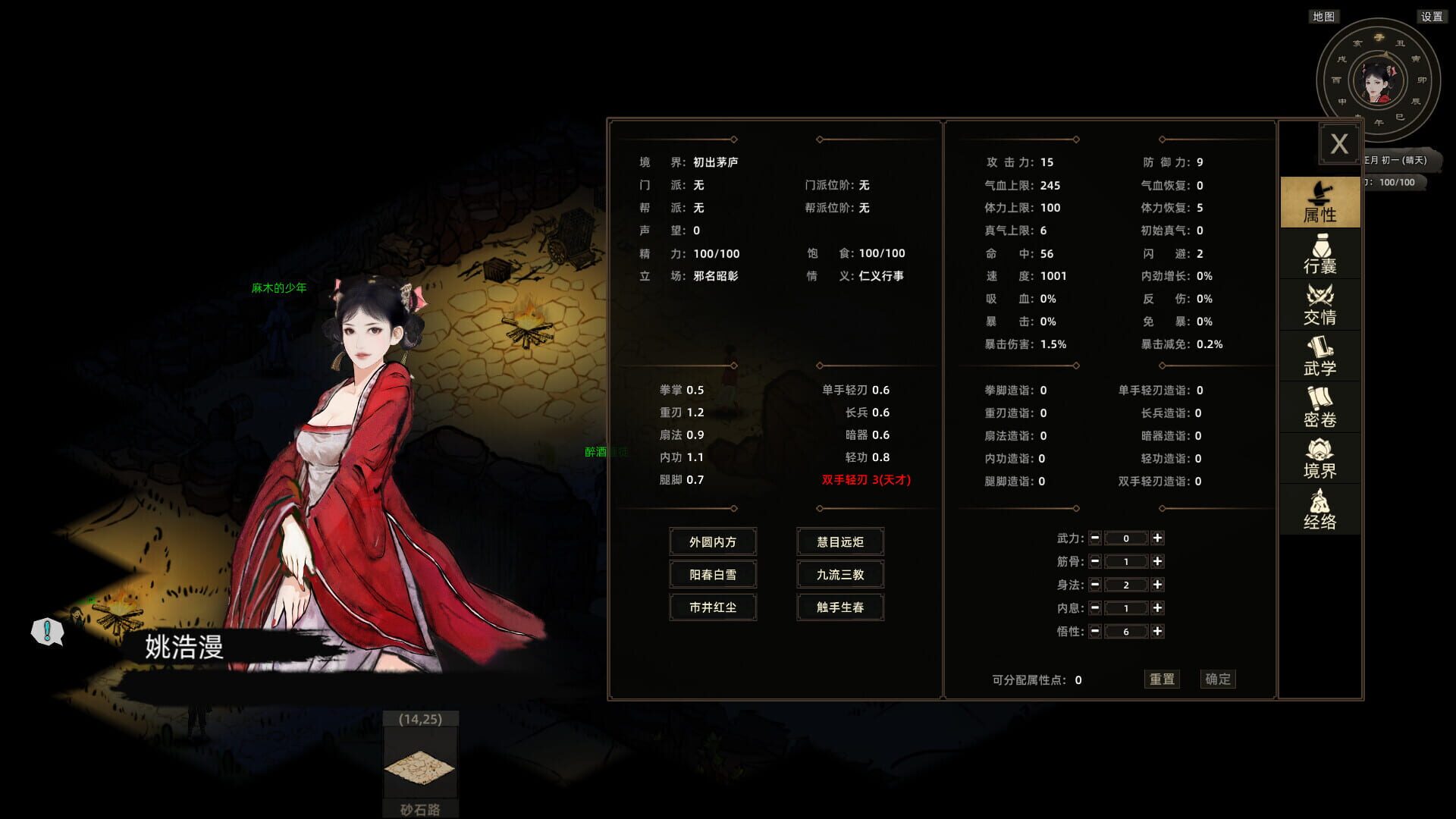1456x819 pixels.
Task: Open the 行囊 inventory panel
Action: tap(1319, 254)
